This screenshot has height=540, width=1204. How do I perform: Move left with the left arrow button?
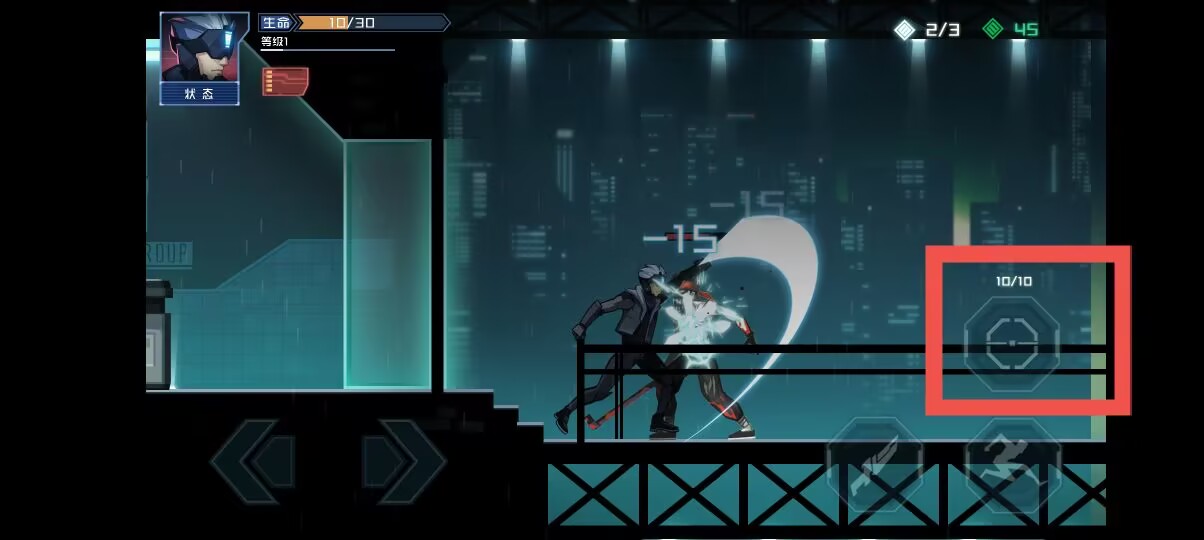252,461
